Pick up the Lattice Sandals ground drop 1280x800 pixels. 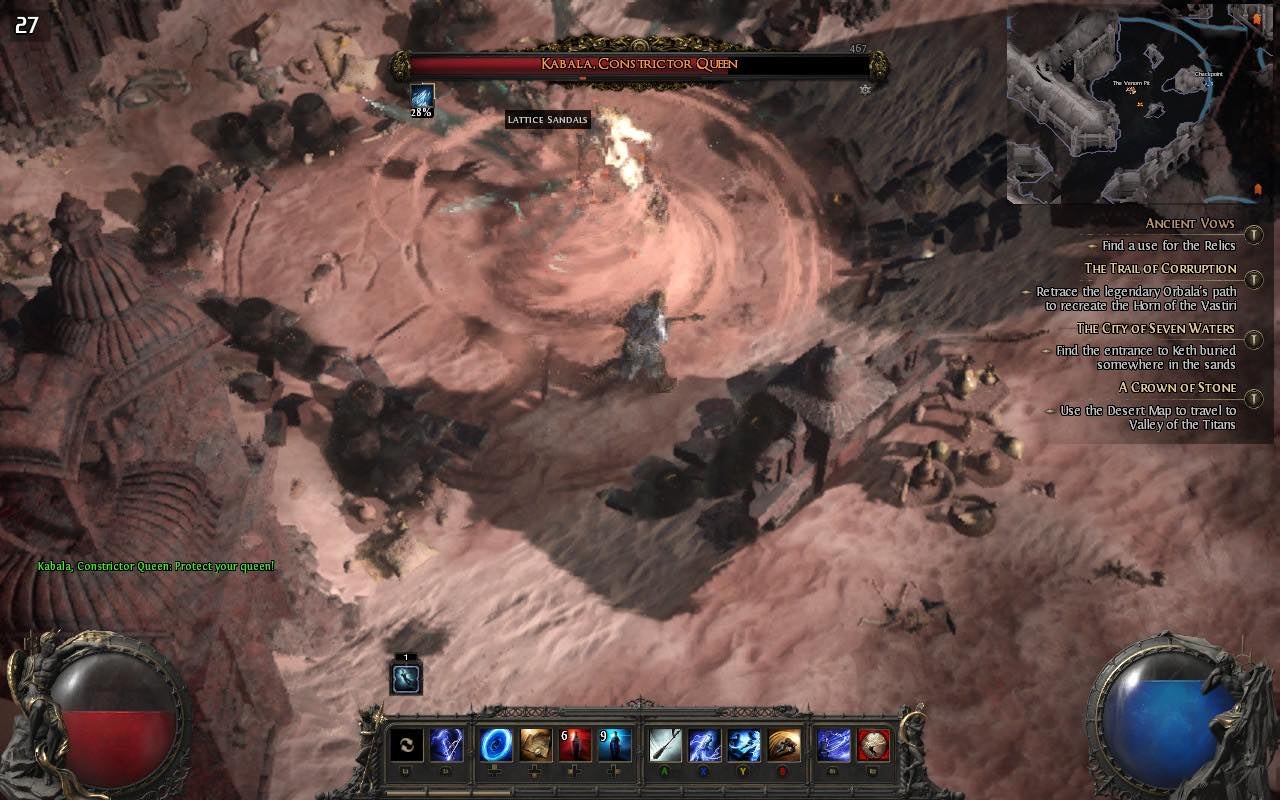point(549,119)
